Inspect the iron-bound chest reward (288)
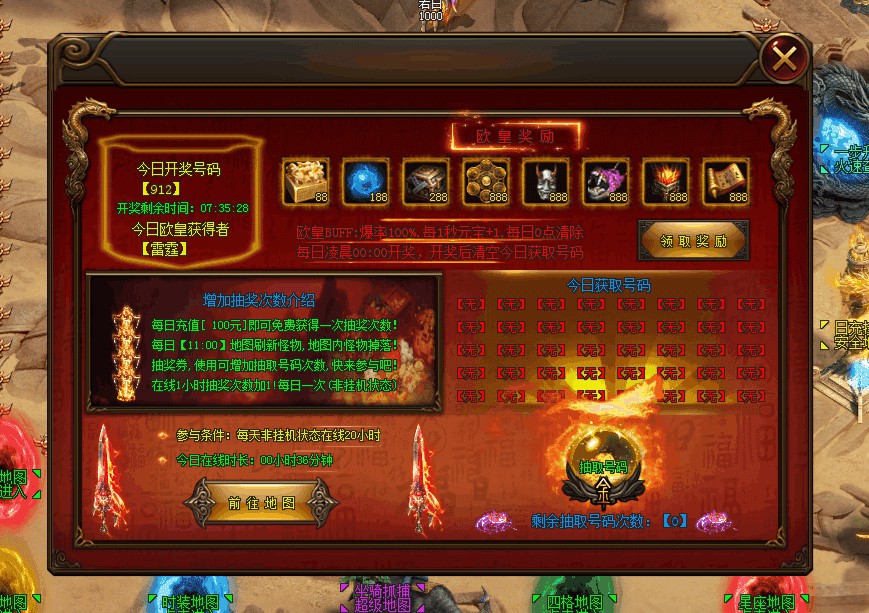 [425, 181]
